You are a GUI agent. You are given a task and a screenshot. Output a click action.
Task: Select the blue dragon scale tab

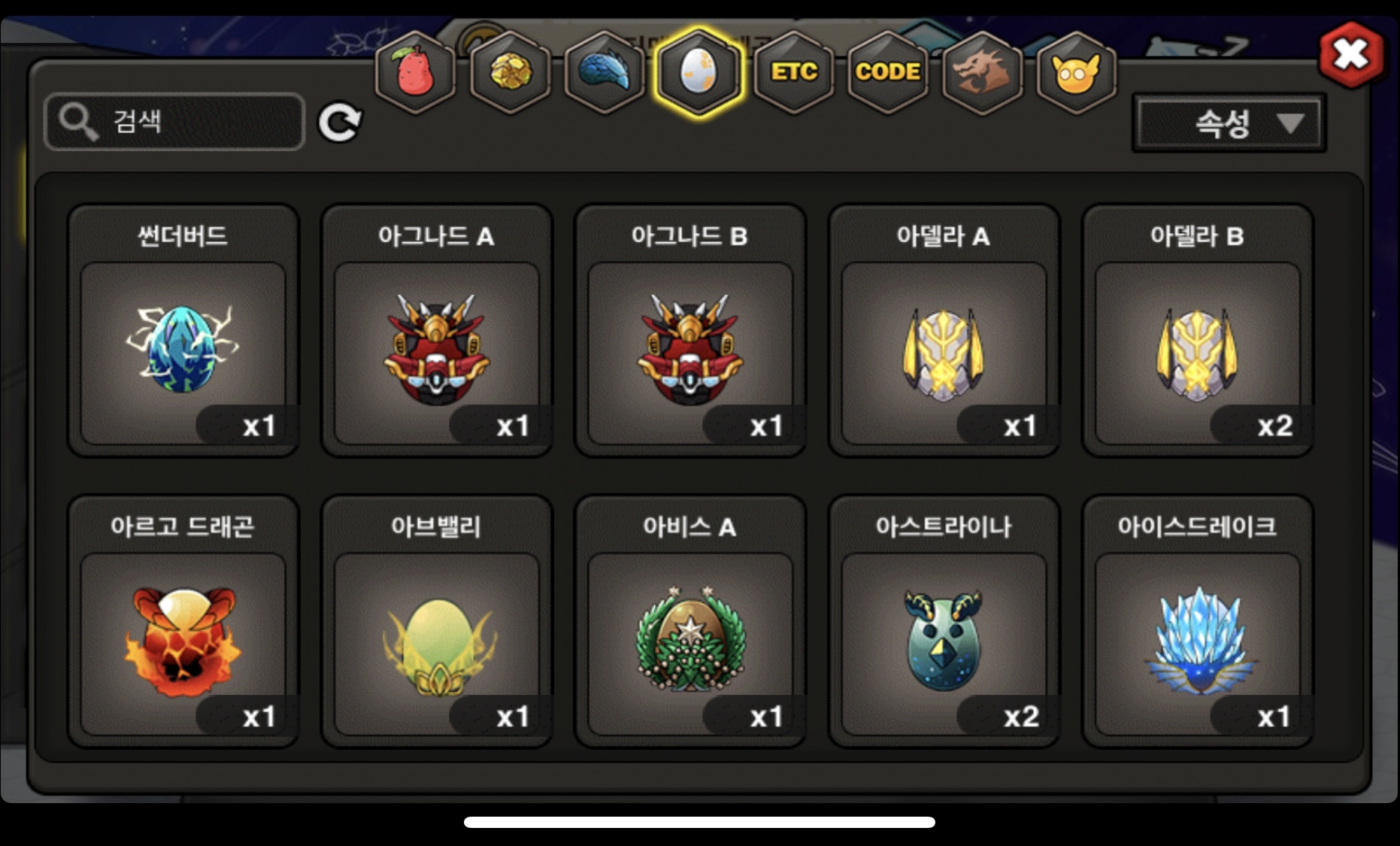(605, 73)
